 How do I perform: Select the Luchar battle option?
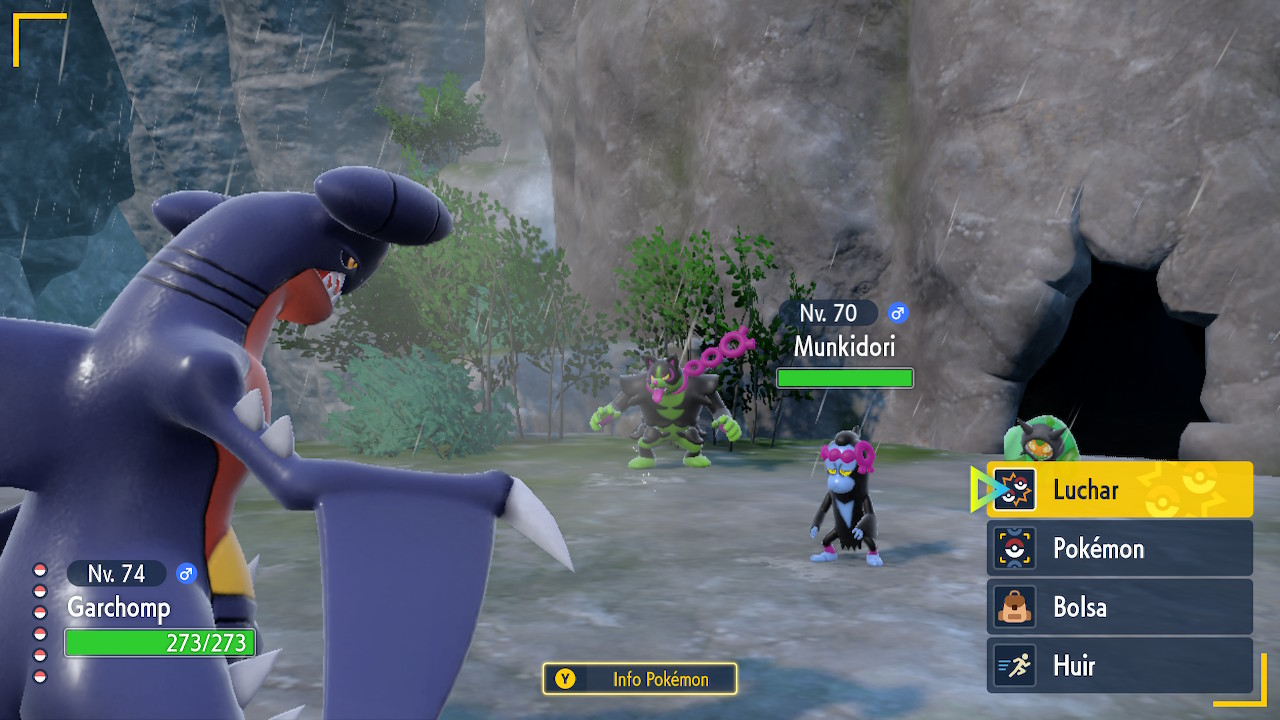pyautogui.click(x=1119, y=490)
